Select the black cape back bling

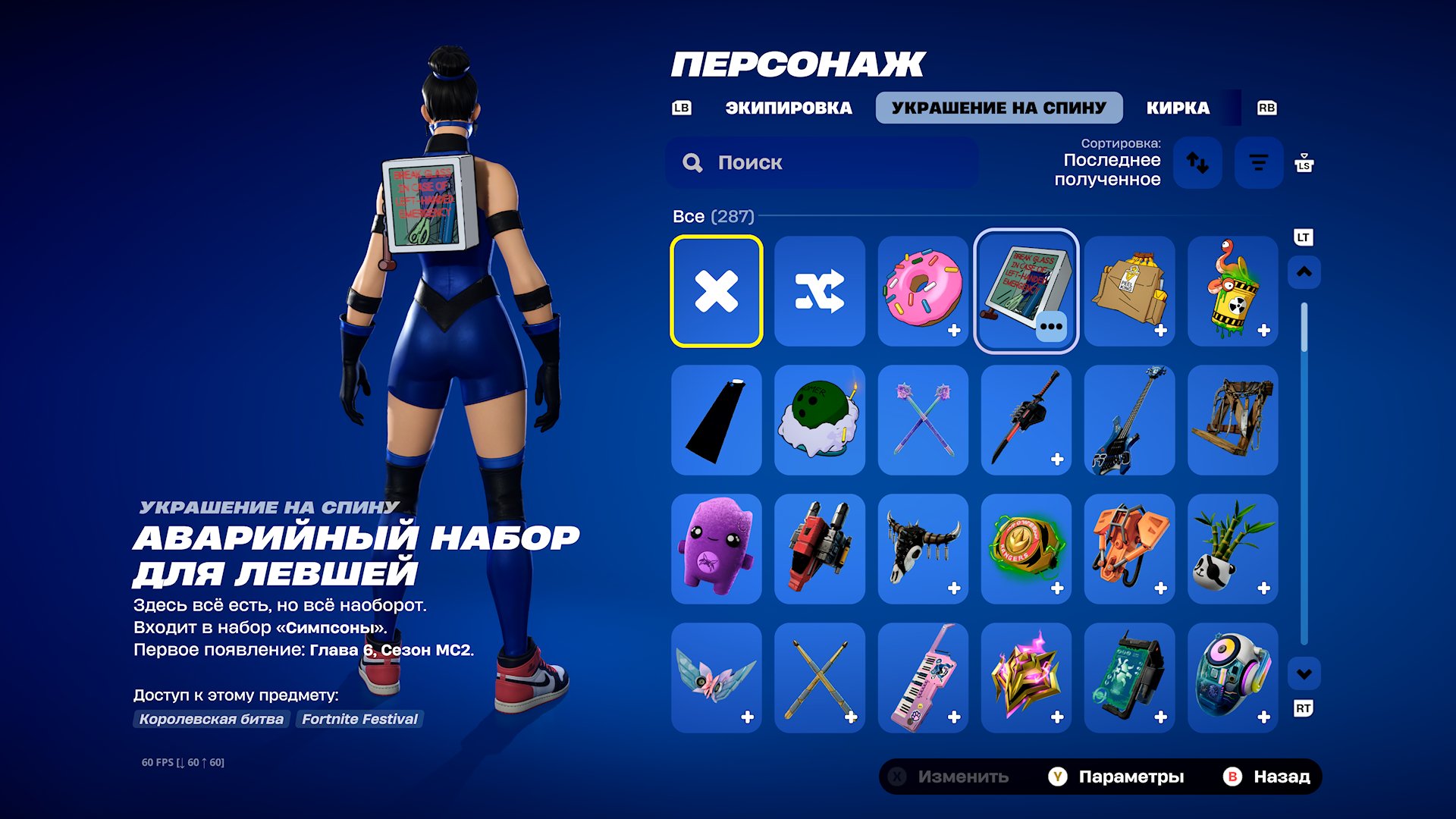click(x=716, y=420)
